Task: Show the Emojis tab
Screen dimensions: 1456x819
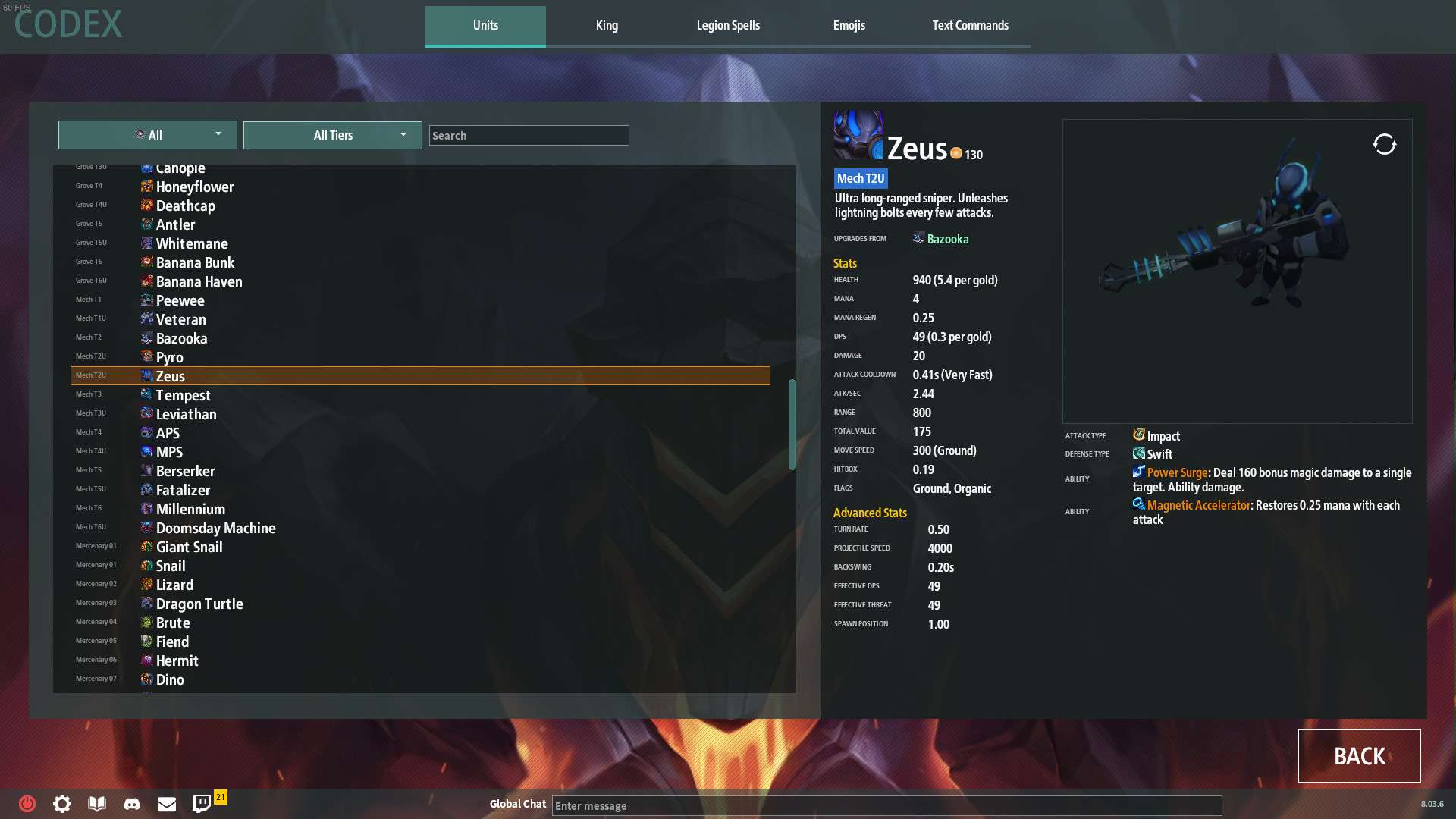Action: click(x=849, y=26)
